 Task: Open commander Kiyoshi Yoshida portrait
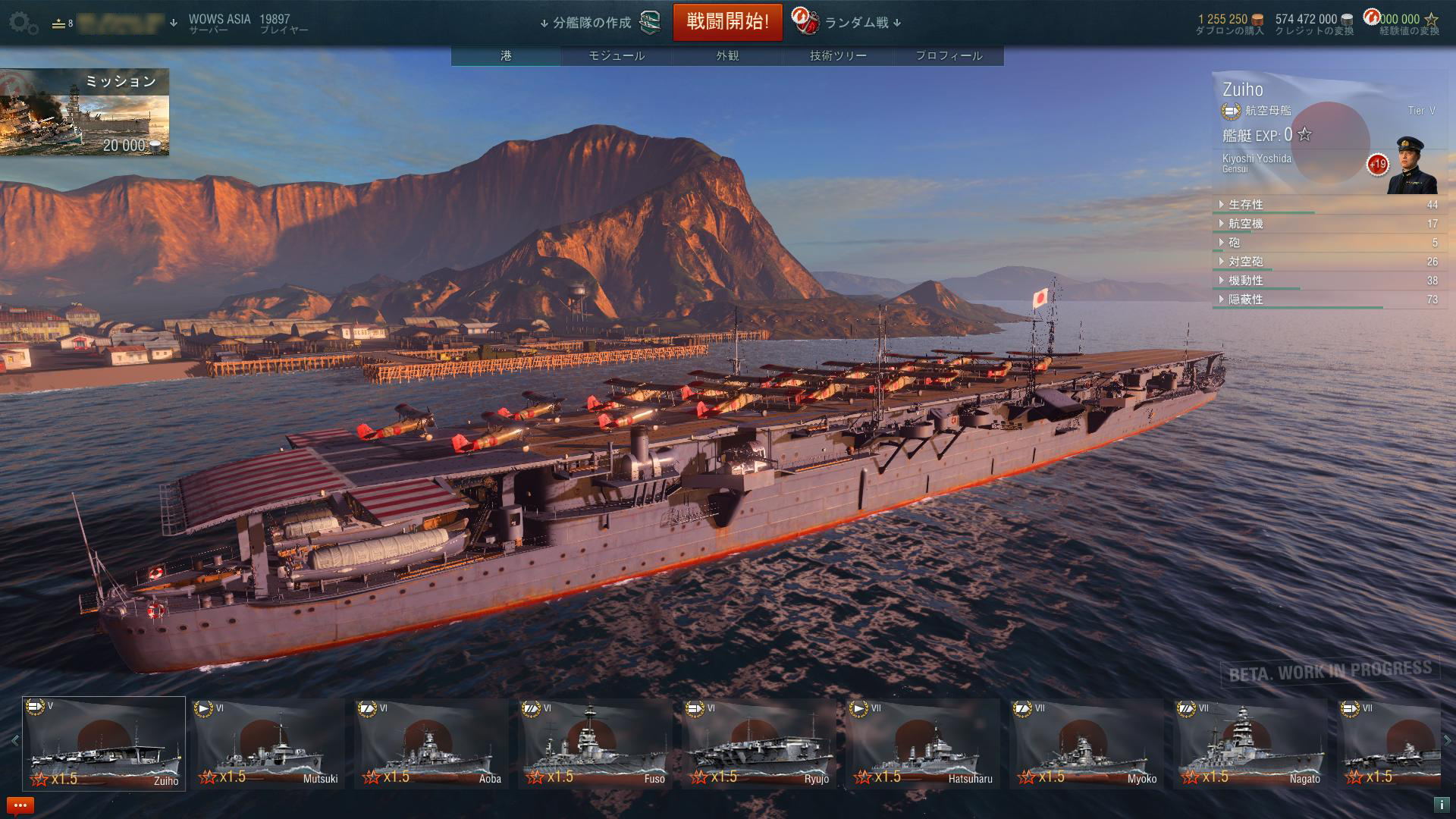pos(1411,167)
